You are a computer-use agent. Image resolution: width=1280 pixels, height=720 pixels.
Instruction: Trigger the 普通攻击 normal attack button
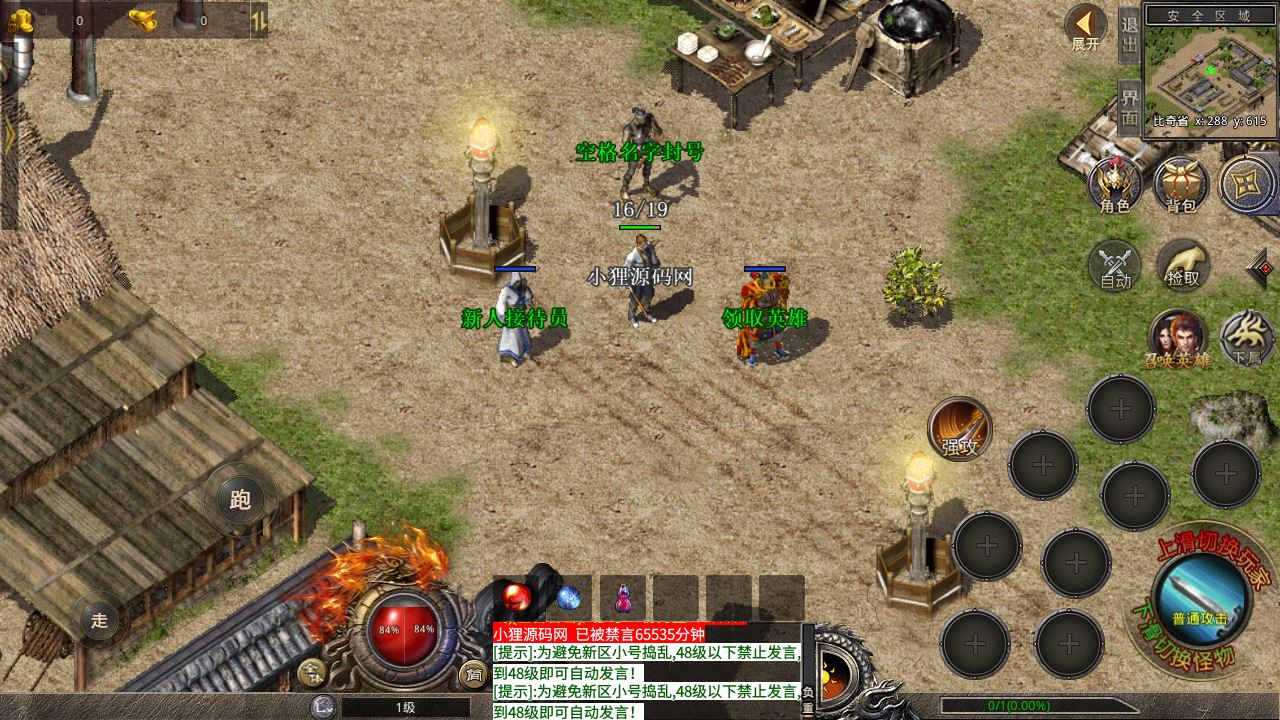pyautogui.click(x=1200, y=597)
